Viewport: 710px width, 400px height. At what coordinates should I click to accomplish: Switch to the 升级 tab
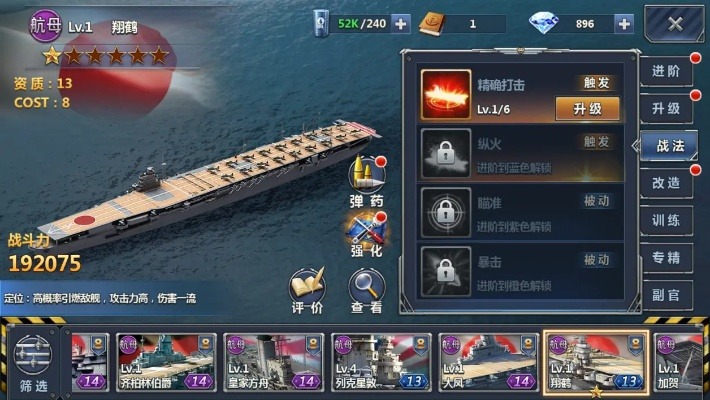[667, 108]
